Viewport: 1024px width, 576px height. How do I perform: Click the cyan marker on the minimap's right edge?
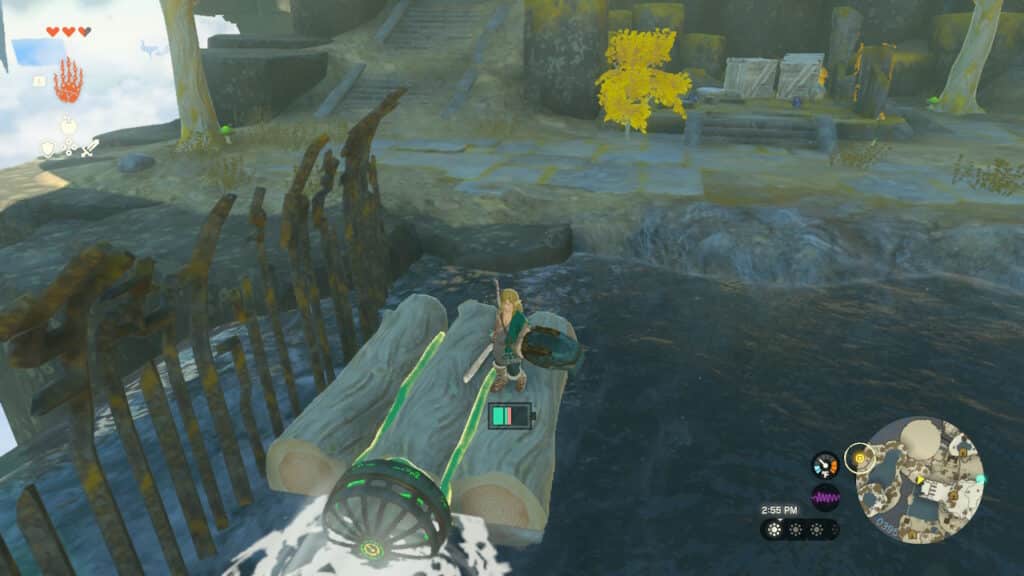(981, 479)
